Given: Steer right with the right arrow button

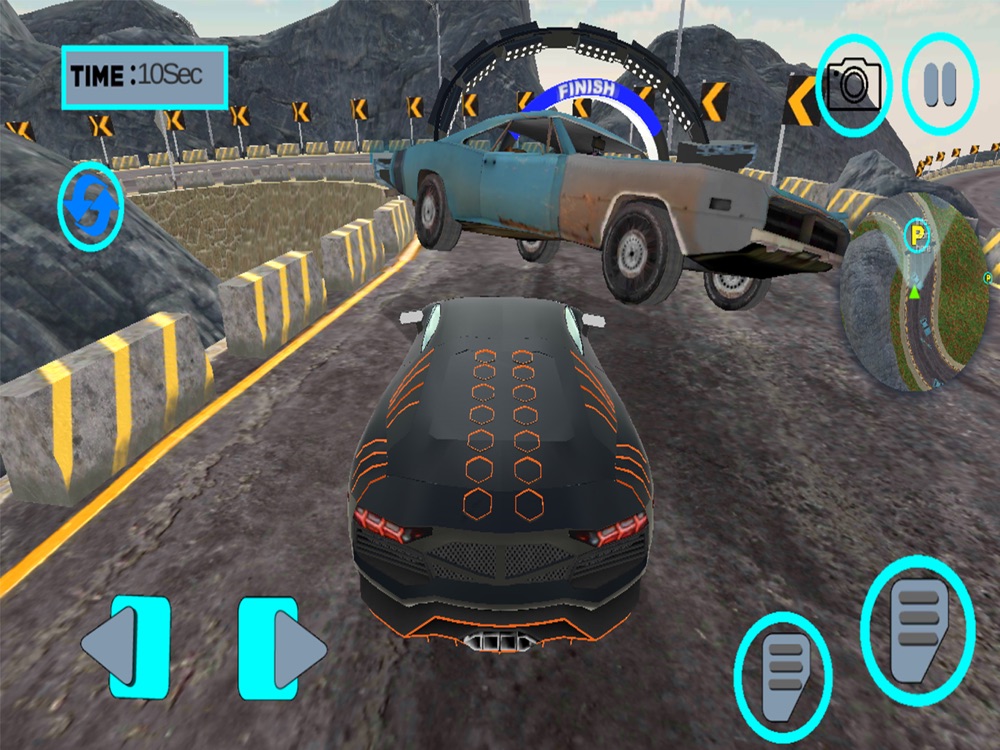Looking at the screenshot, I should 282,647.
